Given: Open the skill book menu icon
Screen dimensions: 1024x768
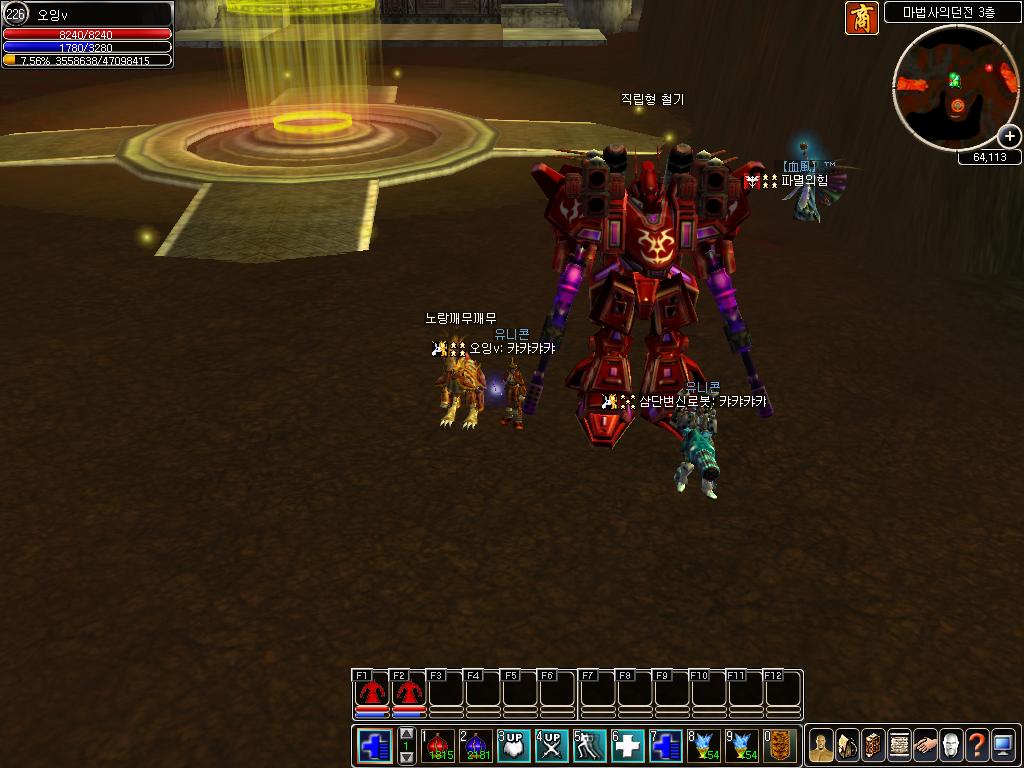Looking at the screenshot, I should point(873,746).
